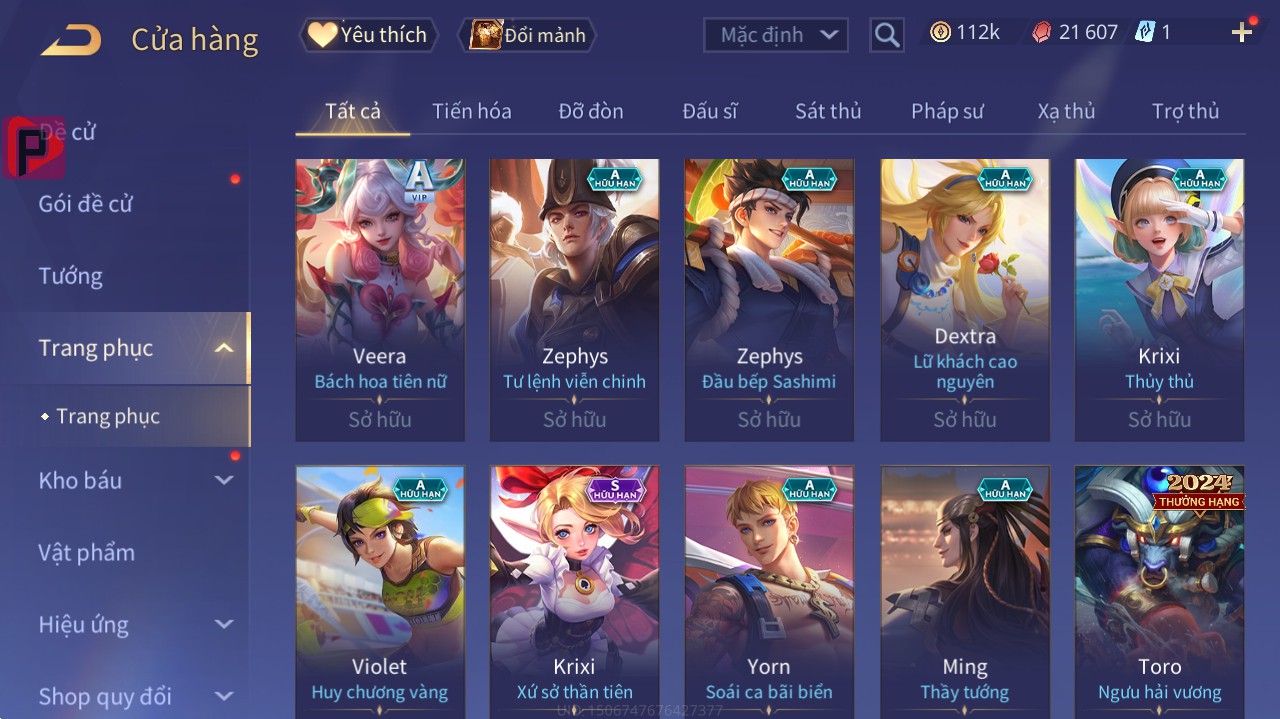Choose the Pháp sư tab
This screenshot has width=1280, height=719.
(947, 111)
